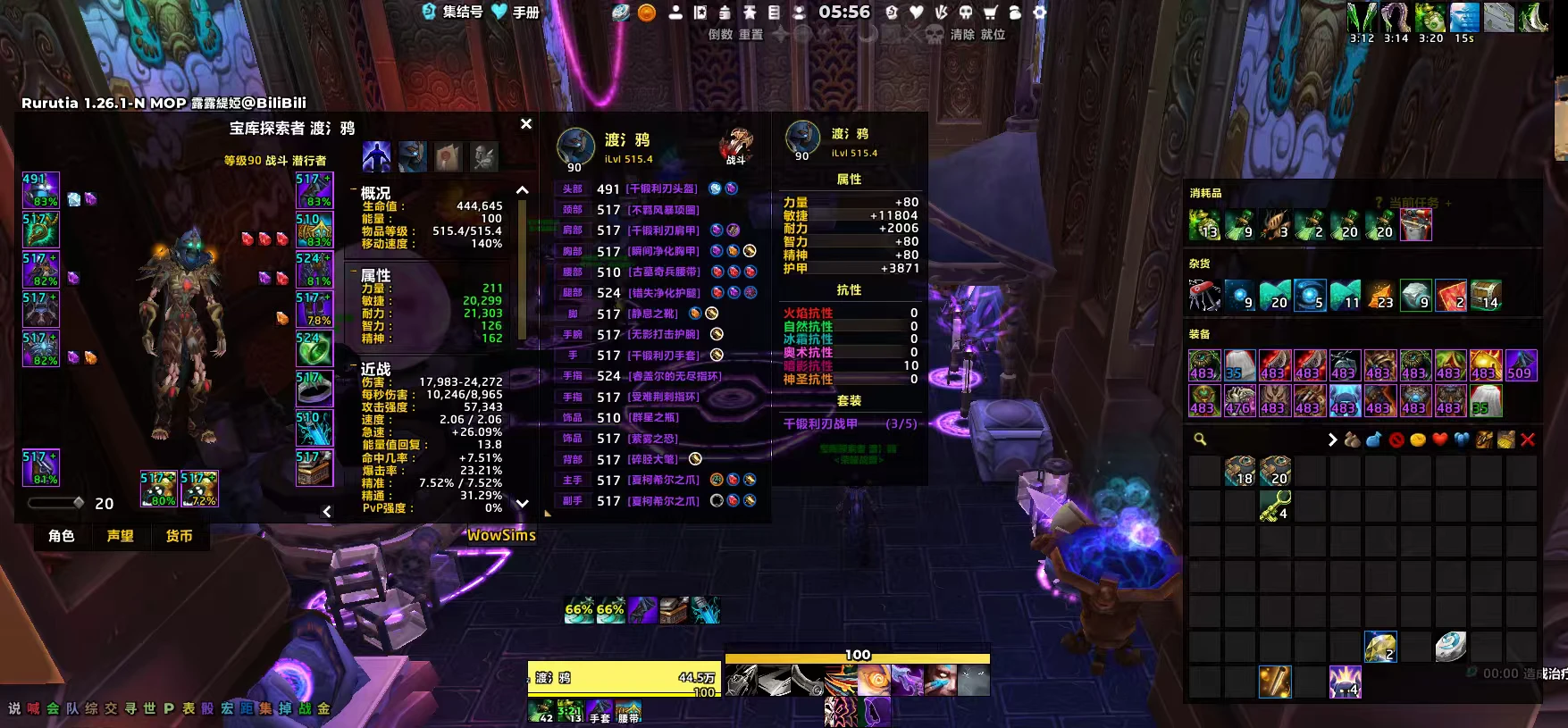The image size is (1568, 728).
Task: Click the 集结号 button
Action: pos(453,12)
